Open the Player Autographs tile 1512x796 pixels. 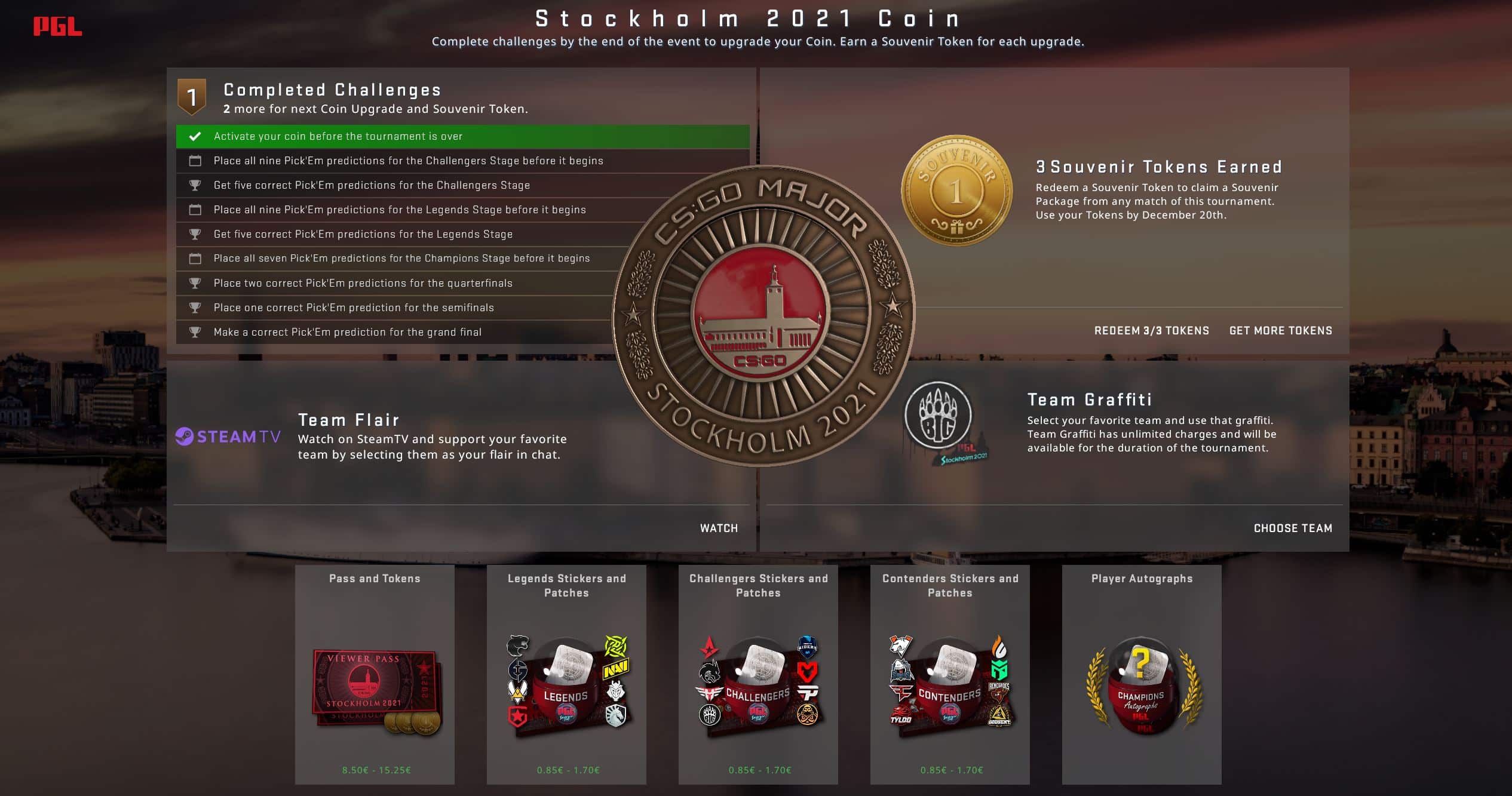[x=1142, y=674]
